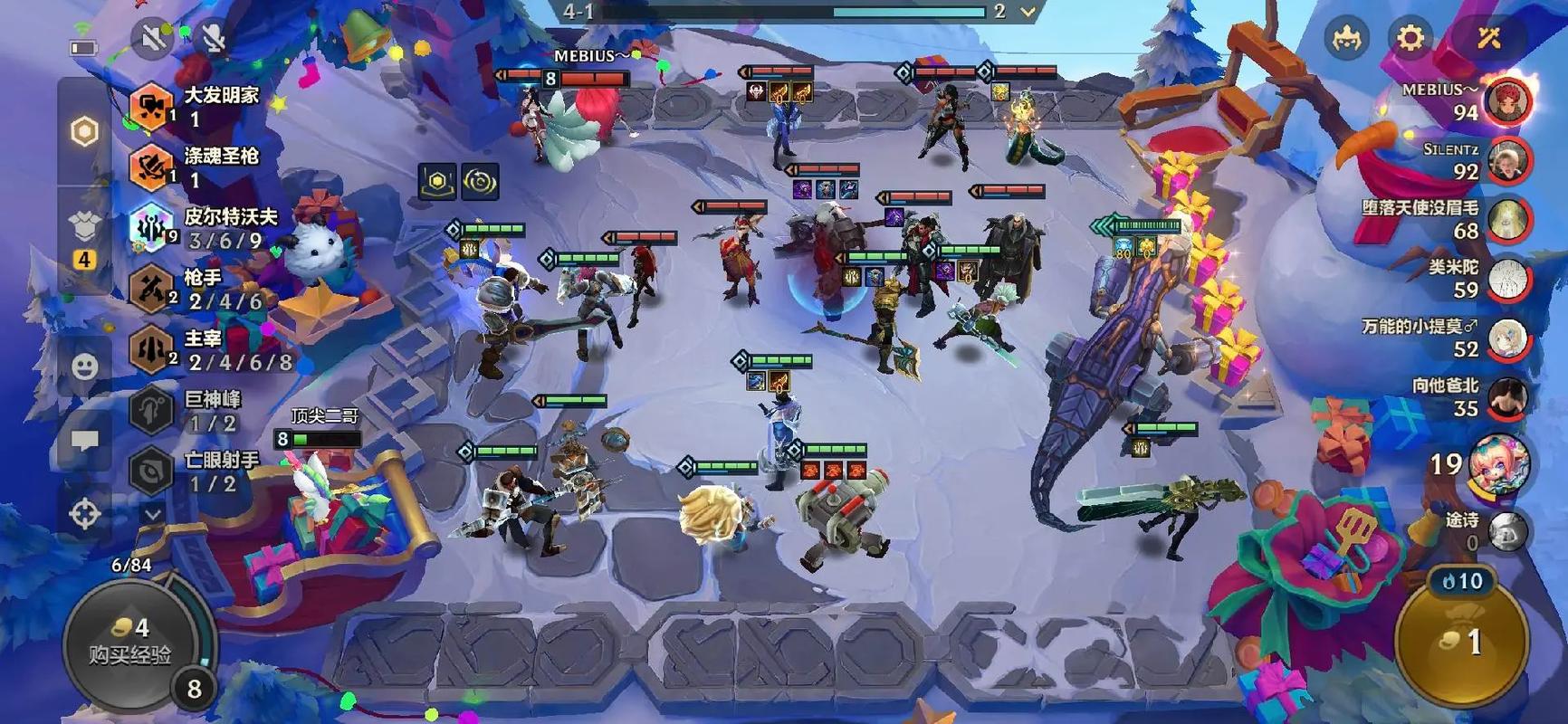Expand the trait list chevron
This screenshot has height=724, width=1568.
click(x=152, y=514)
